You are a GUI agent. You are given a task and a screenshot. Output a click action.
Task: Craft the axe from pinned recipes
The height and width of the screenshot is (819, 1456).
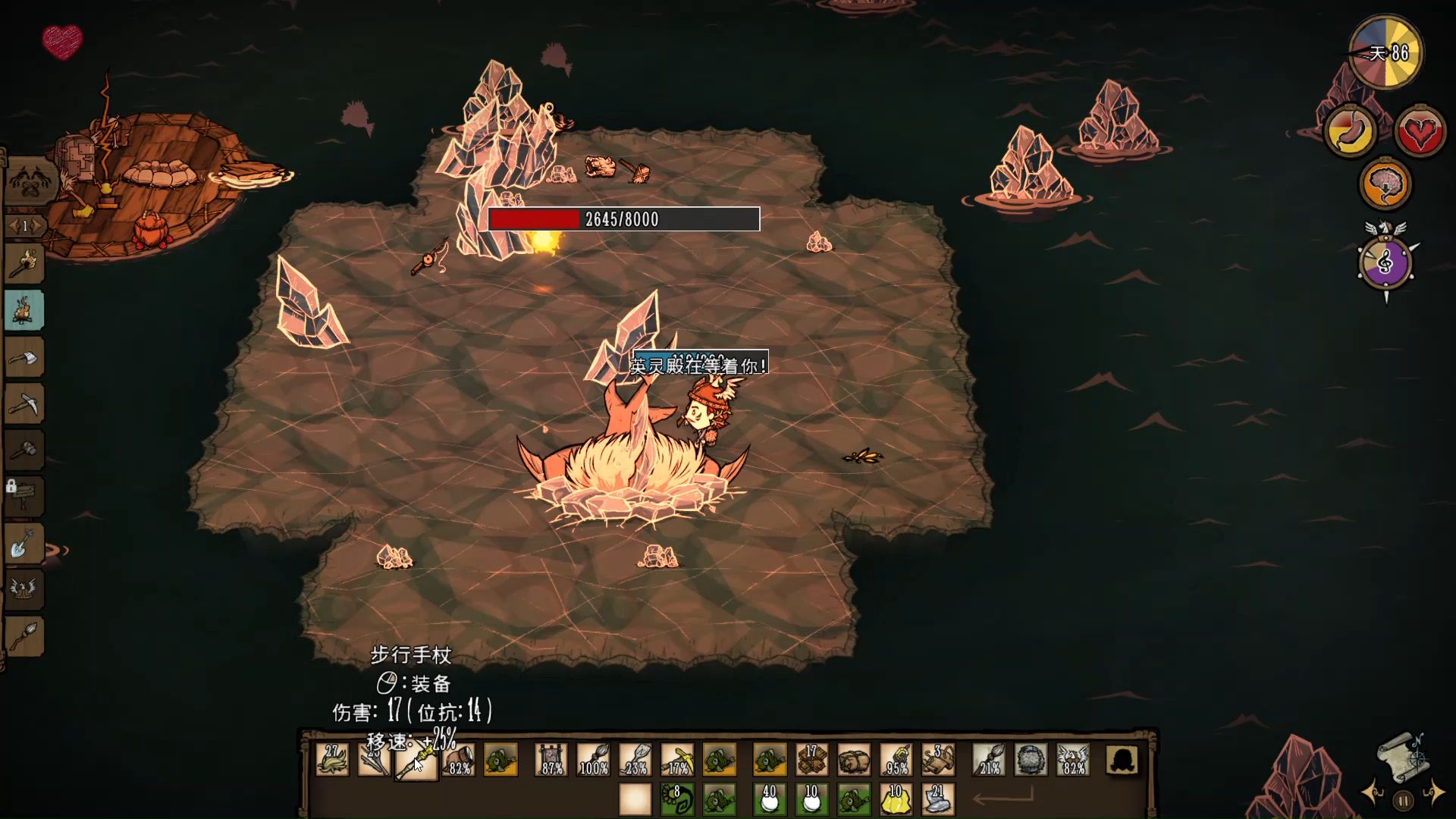[24, 357]
